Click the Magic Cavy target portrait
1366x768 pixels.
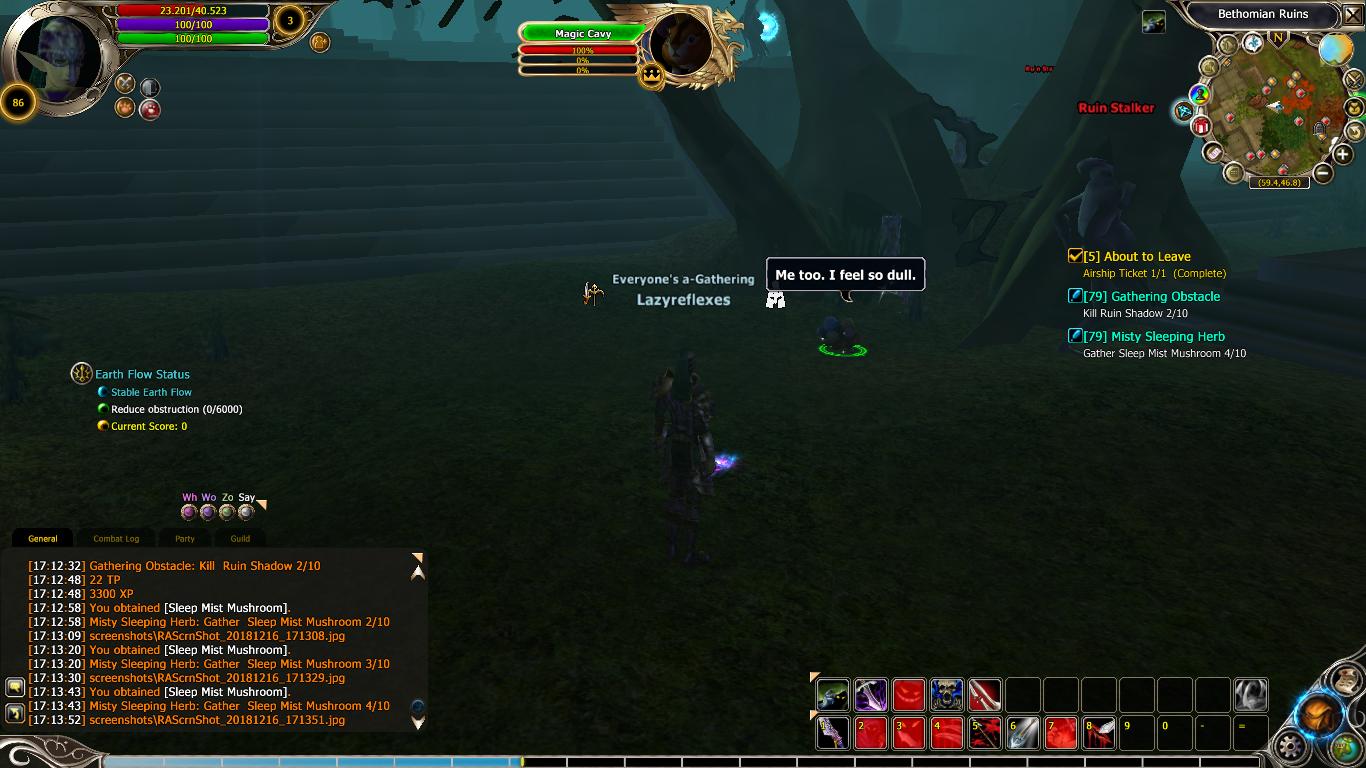pos(681,45)
